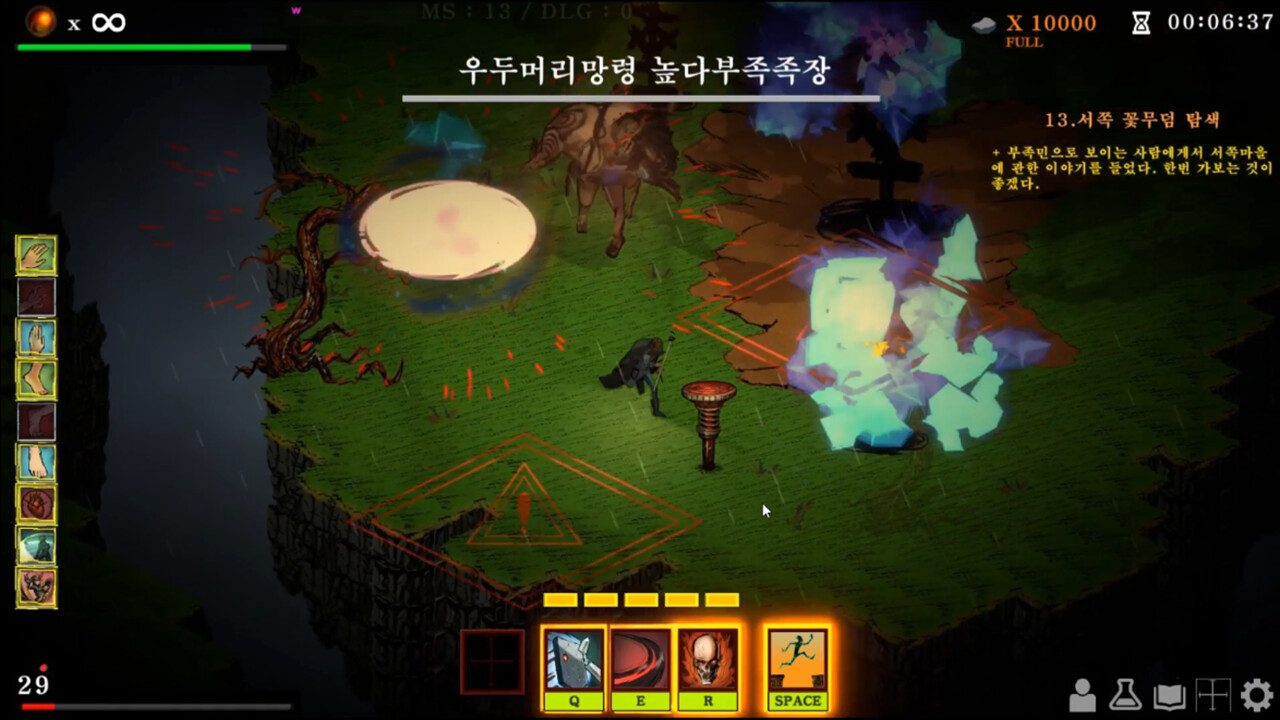This screenshot has height=720, width=1280.
Task: Click the stone resource icon showing X 10000
Action: point(985,23)
